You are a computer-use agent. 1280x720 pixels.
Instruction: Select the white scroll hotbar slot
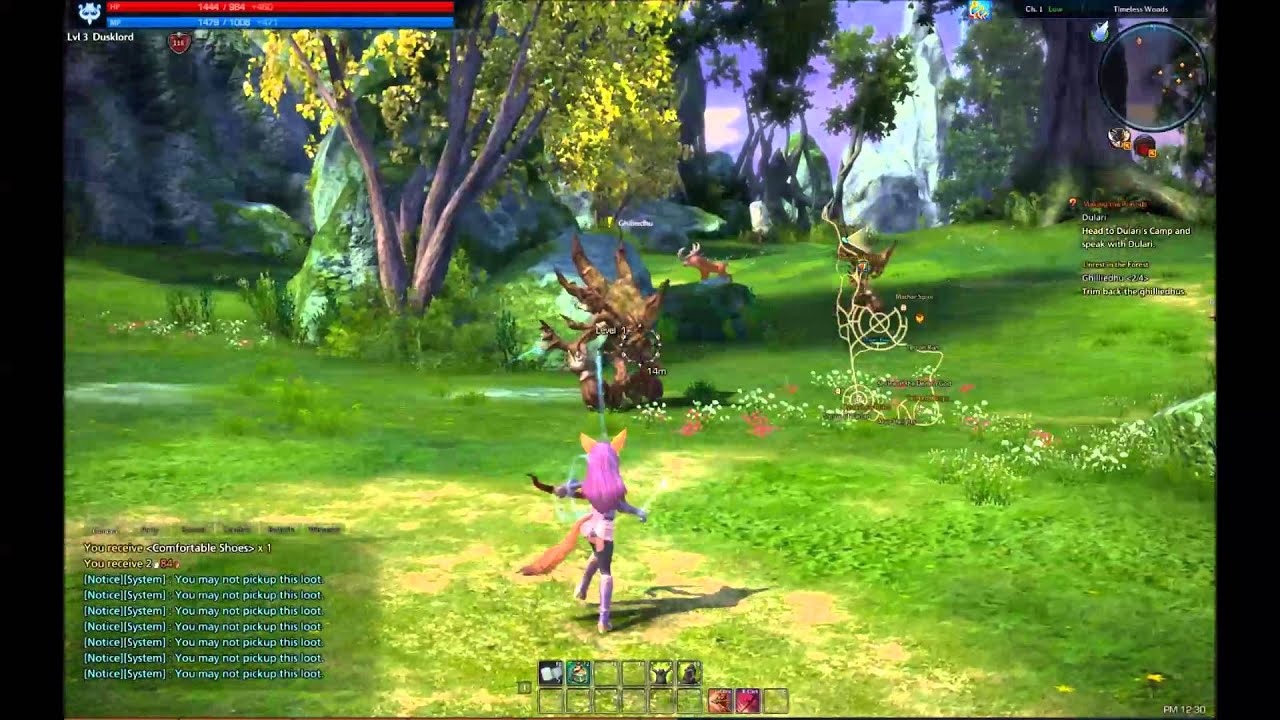(550, 674)
